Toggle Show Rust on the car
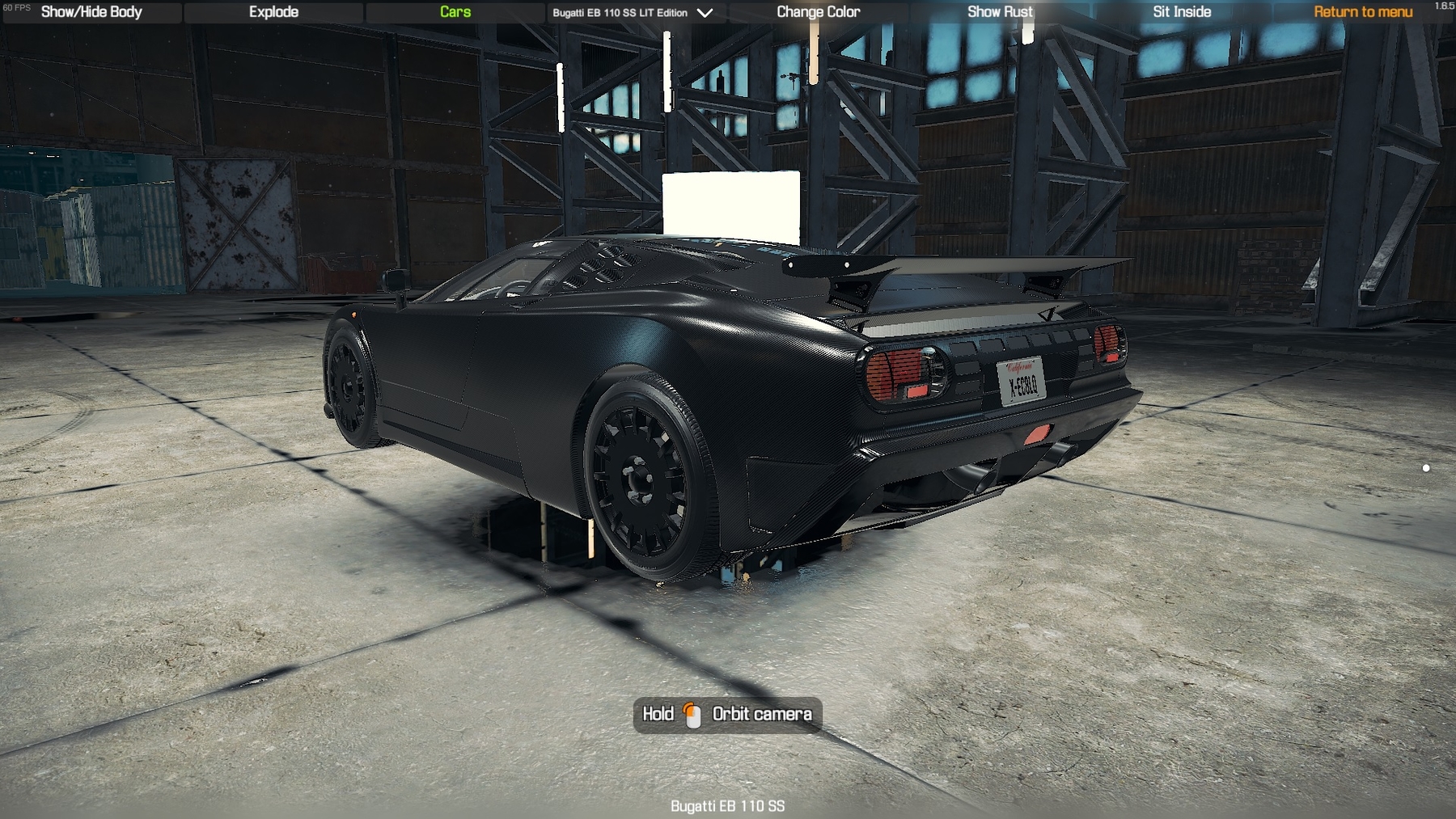 [x=1000, y=12]
